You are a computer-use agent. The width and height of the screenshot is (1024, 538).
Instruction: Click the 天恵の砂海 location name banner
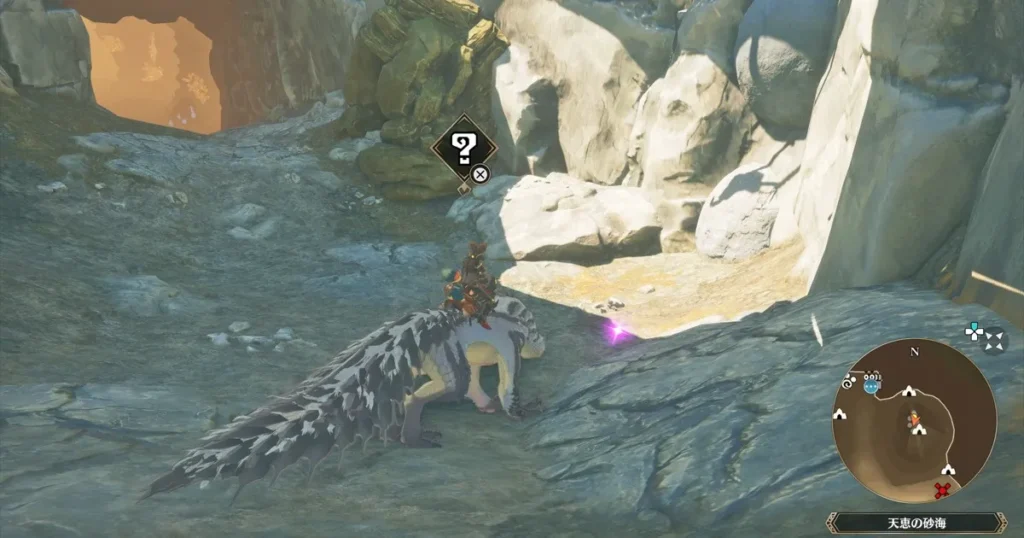click(x=916, y=522)
